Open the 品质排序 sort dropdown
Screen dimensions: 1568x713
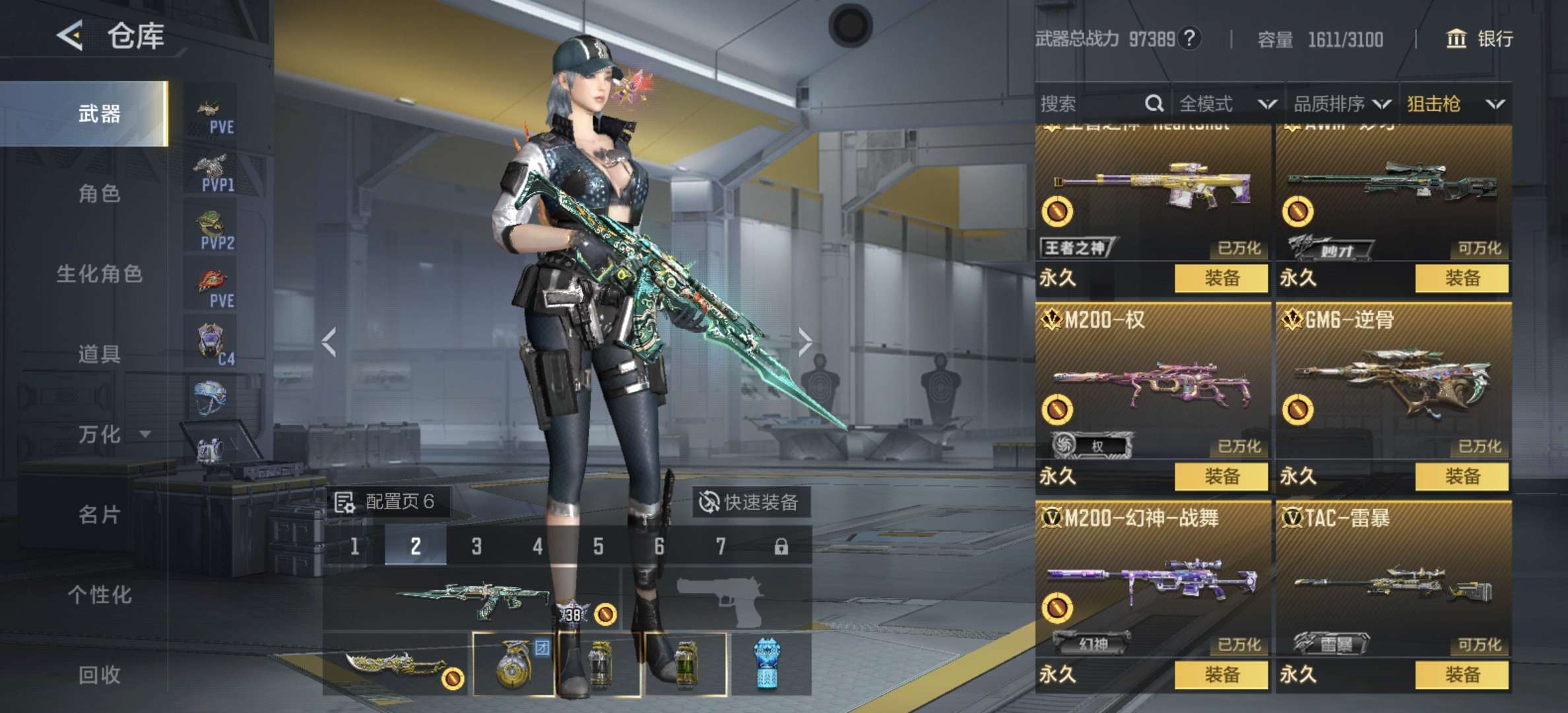(1341, 104)
